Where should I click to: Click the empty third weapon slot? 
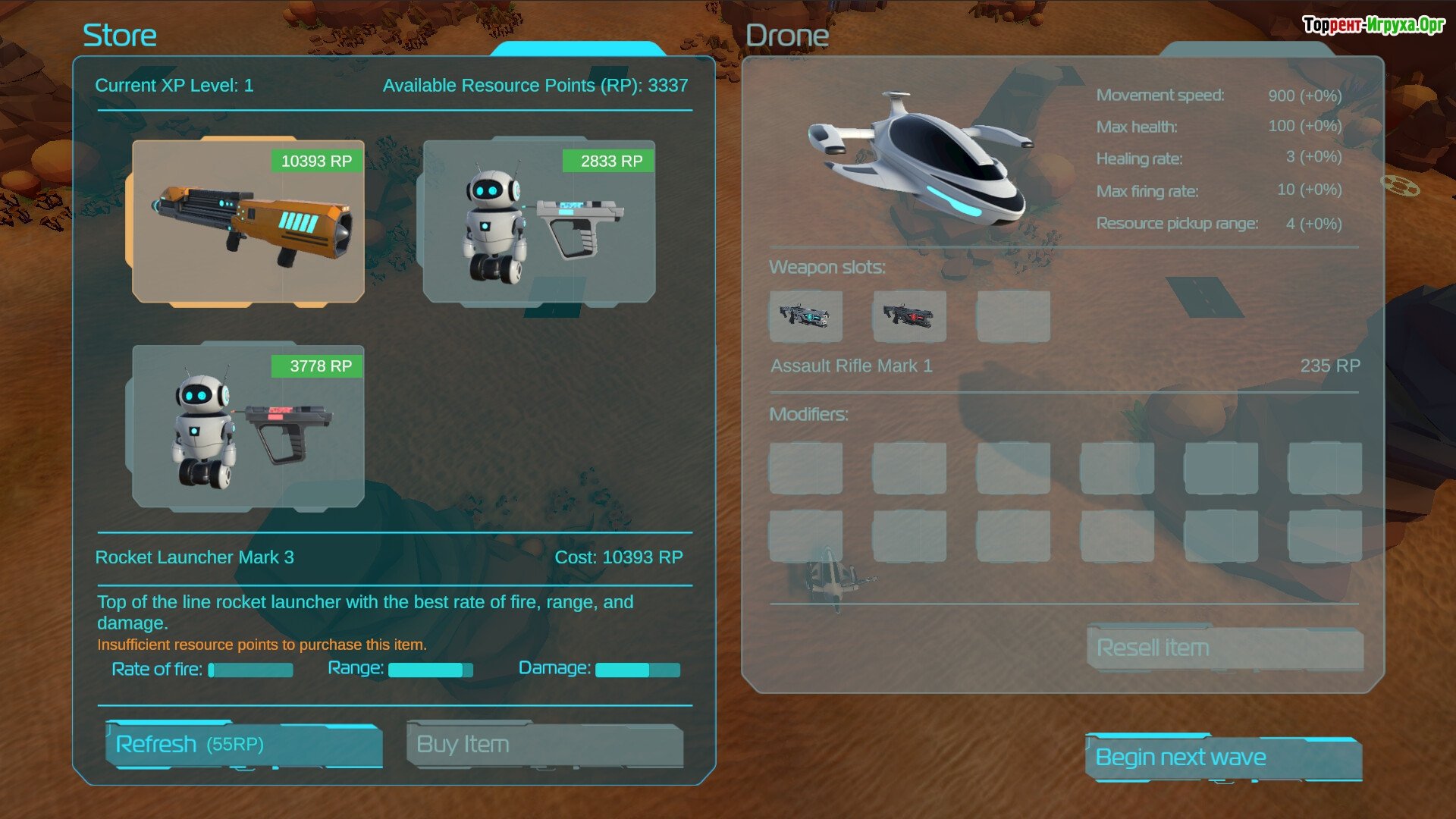1013,316
